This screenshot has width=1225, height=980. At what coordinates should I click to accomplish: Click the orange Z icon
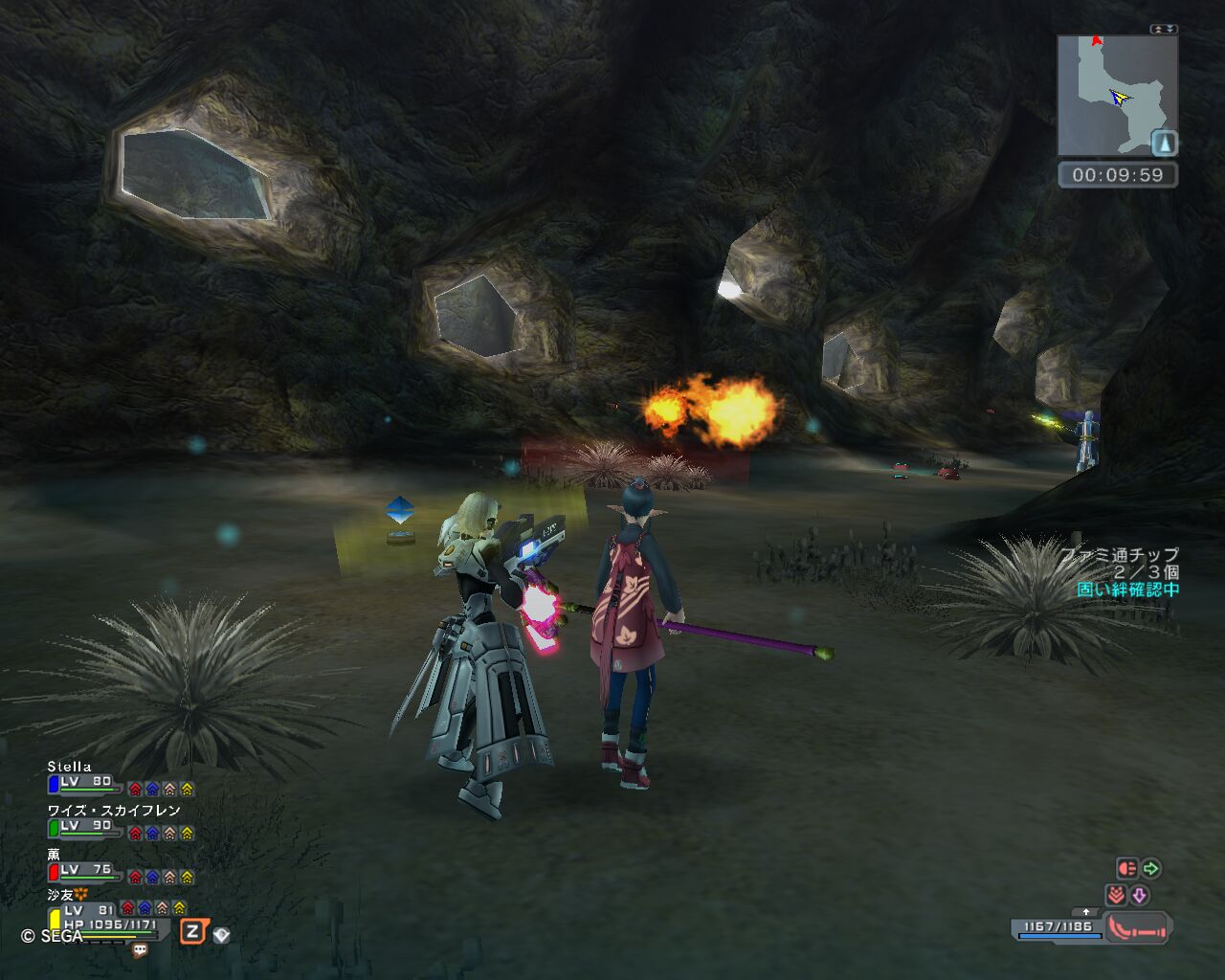click(193, 931)
